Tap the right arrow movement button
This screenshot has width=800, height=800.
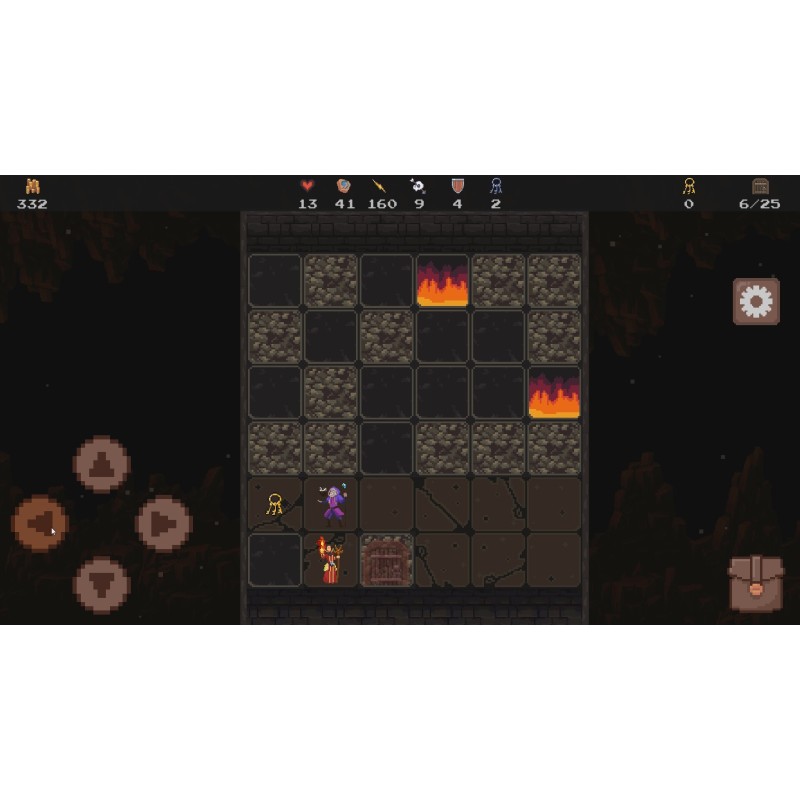pyautogui.click(x=163, y=523)
